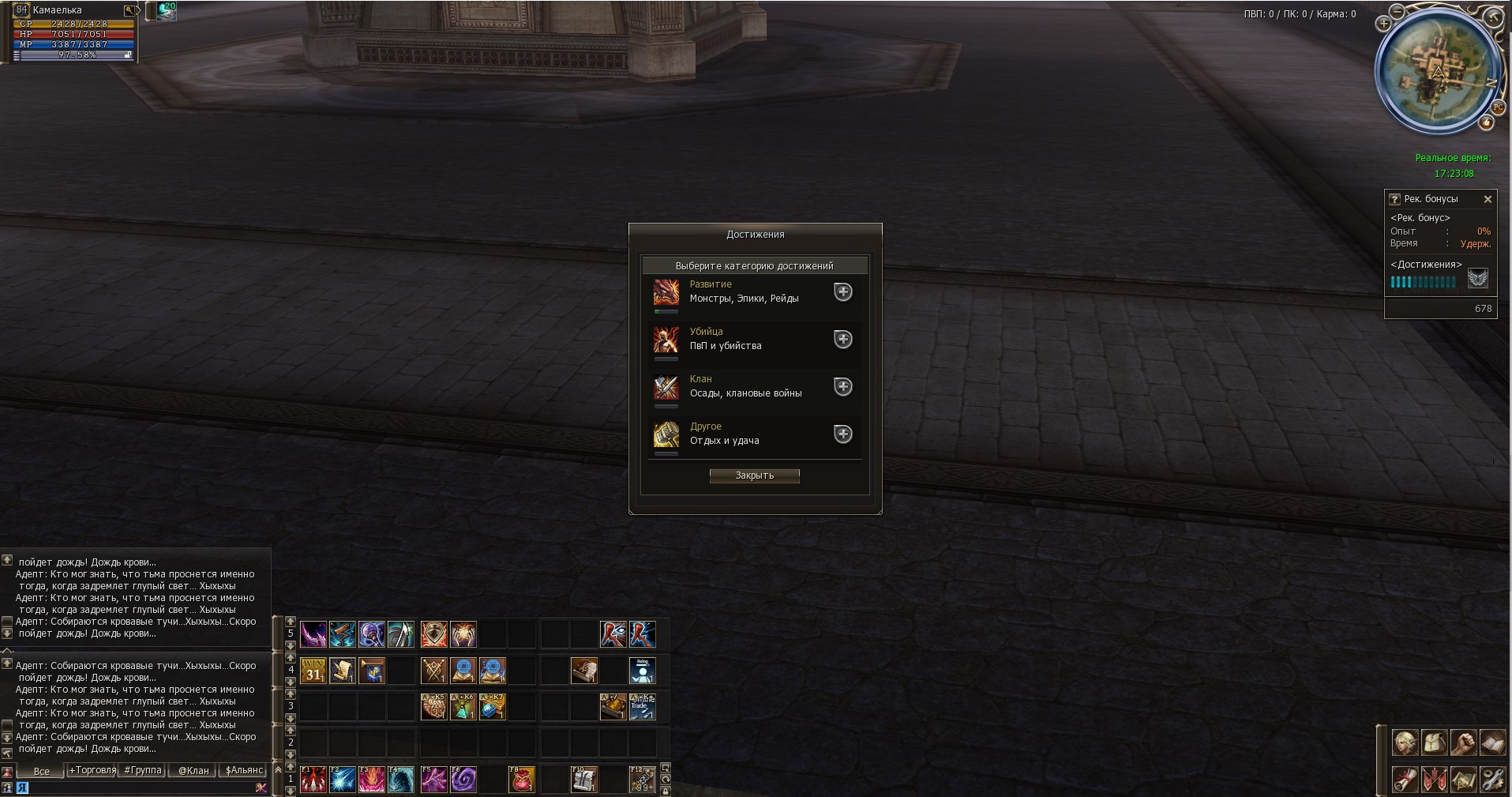Click the winged achievements emblem icon
Image resolution: width=1512 pixels, height=797 pixels.
(1477, 279)
